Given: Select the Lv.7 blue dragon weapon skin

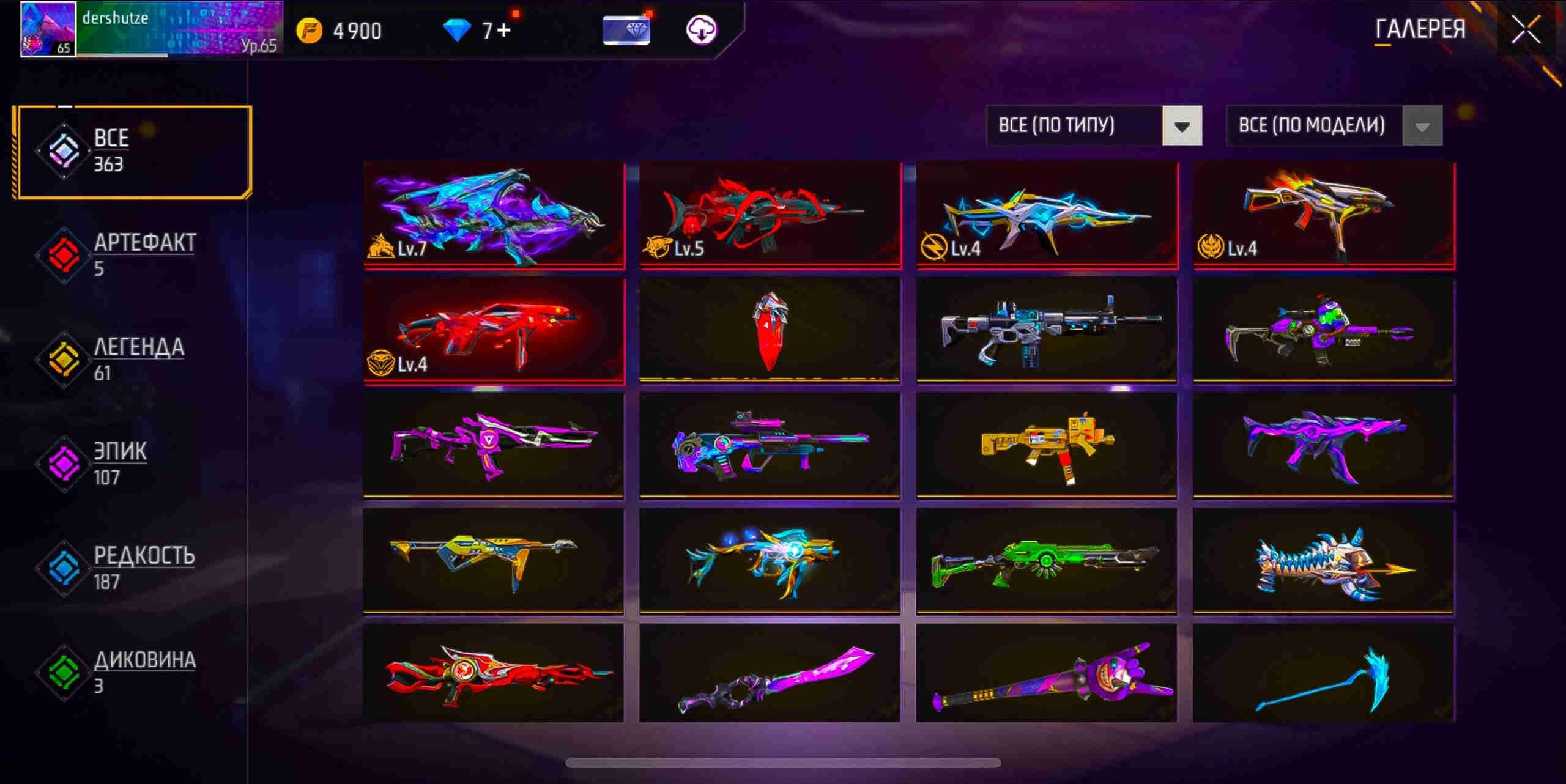Looking at the screenshot, I should 494,214.
